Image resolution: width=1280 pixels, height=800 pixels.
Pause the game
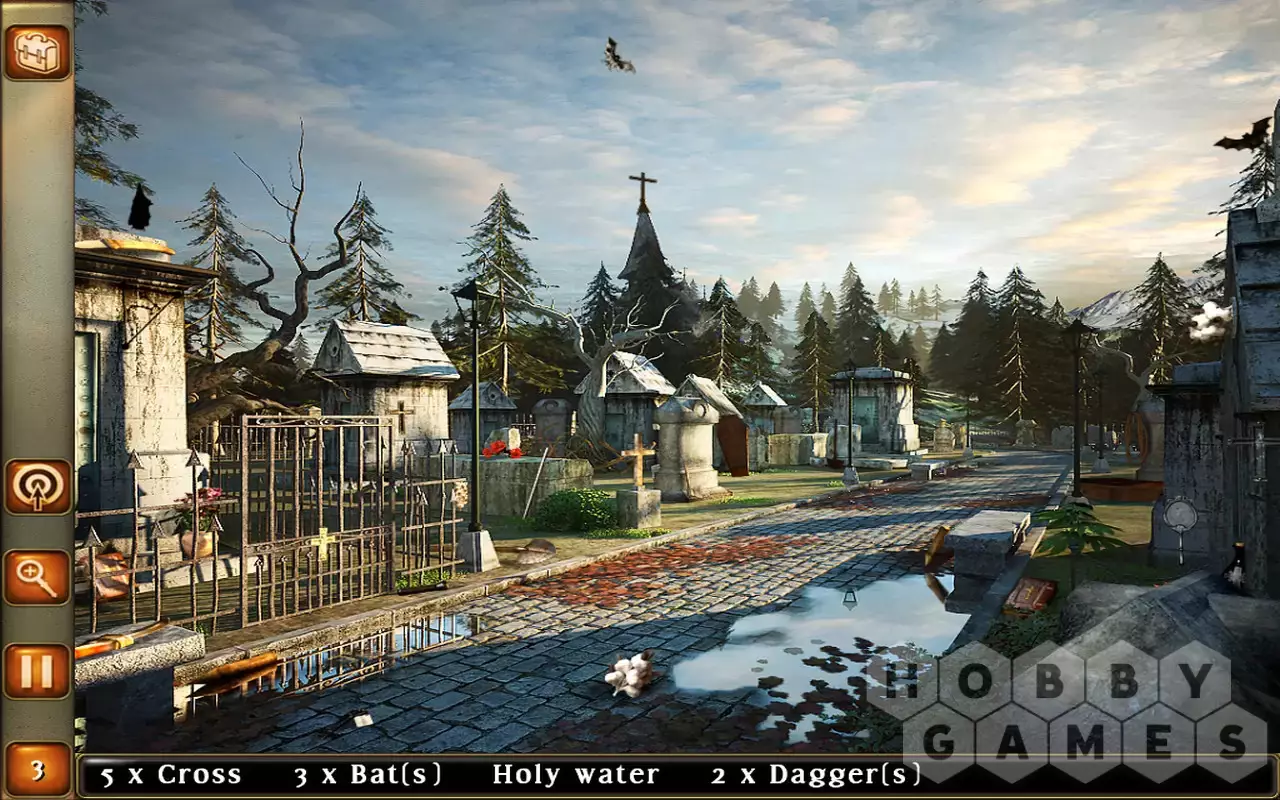point(37,671)
